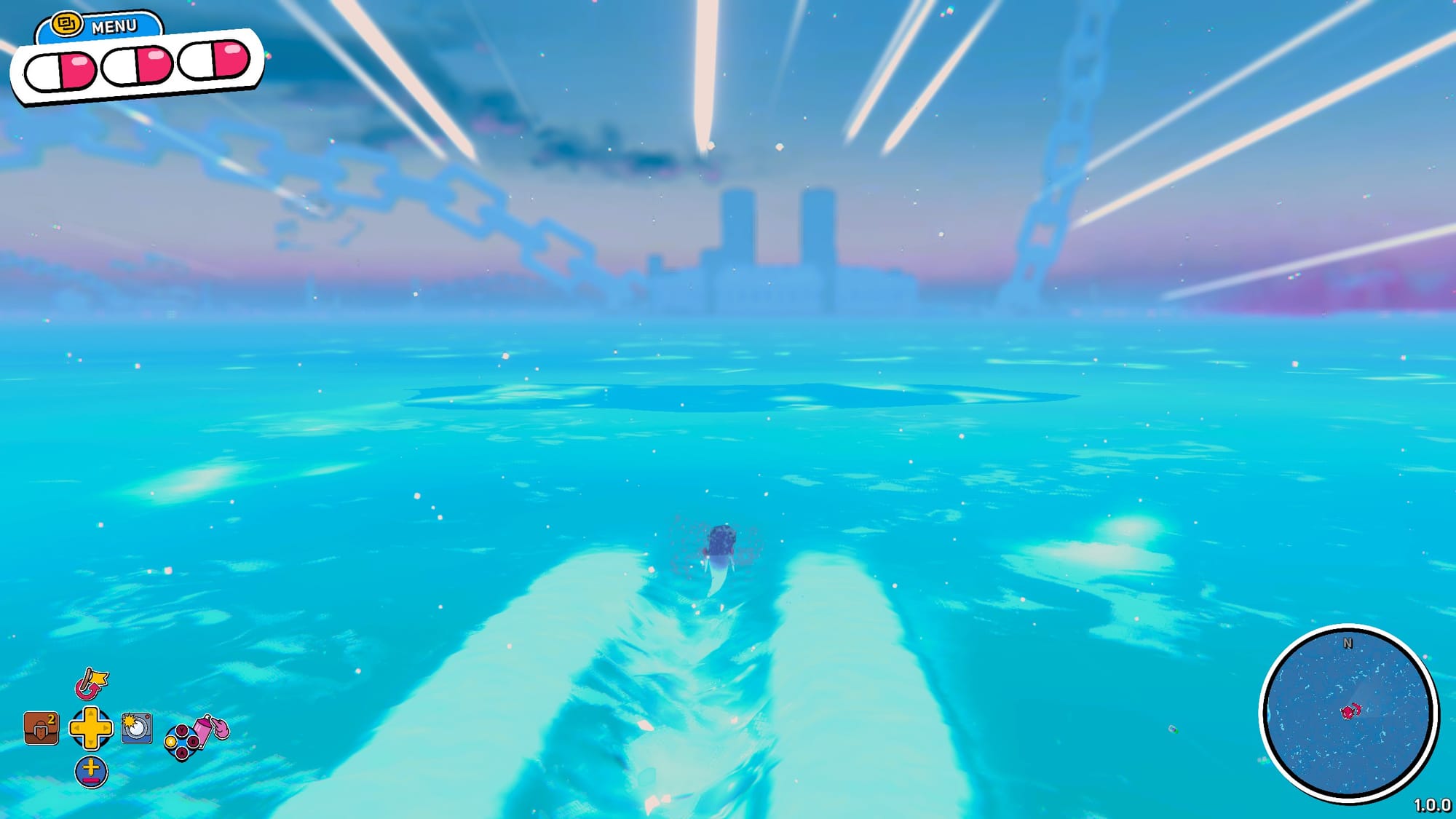Screen dimensions: 1456x819
Task: Click the X button inside the spray can prompt
Action: click(171, 741)
